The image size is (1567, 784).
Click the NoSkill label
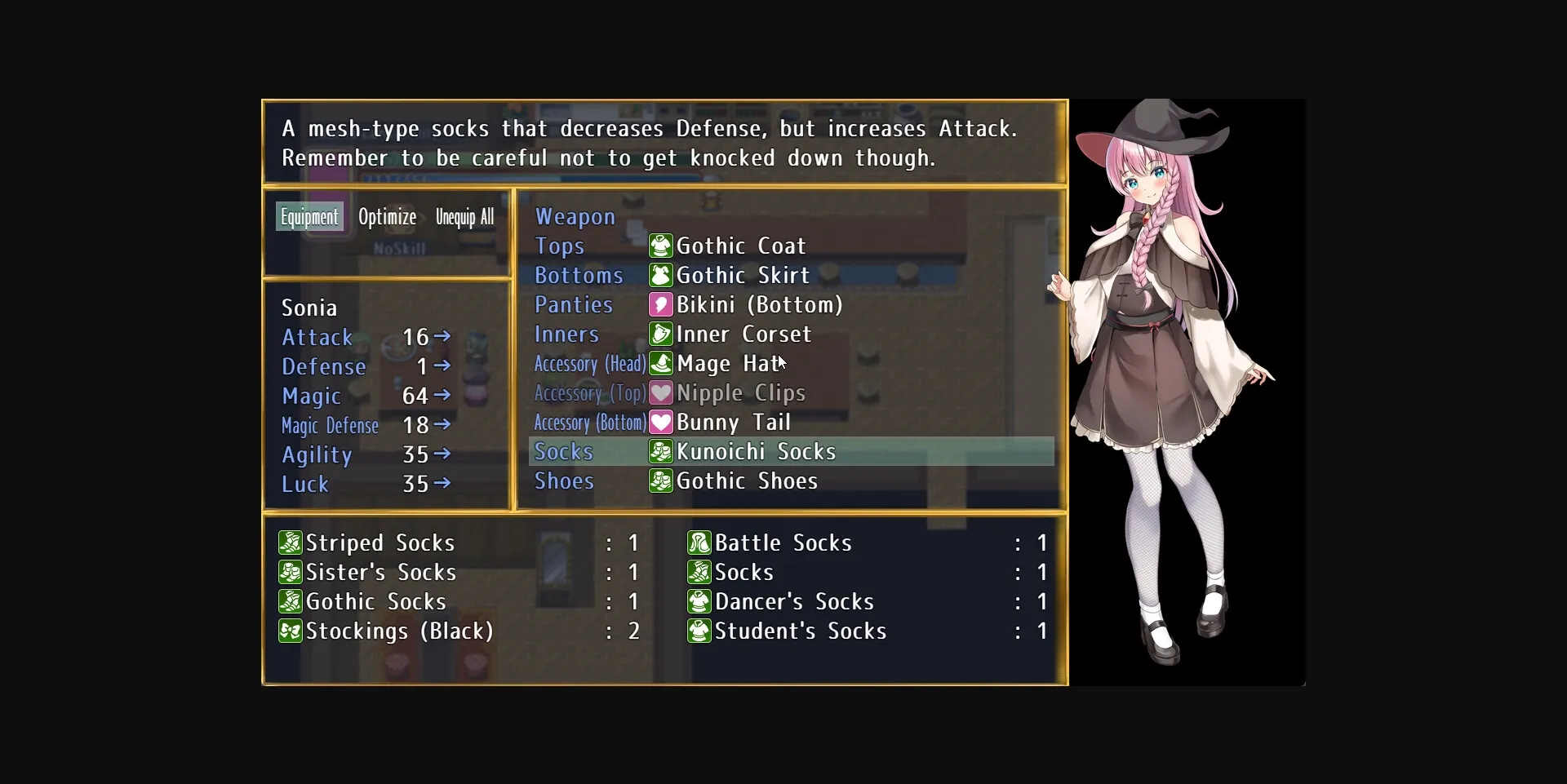tap(400, 247)
